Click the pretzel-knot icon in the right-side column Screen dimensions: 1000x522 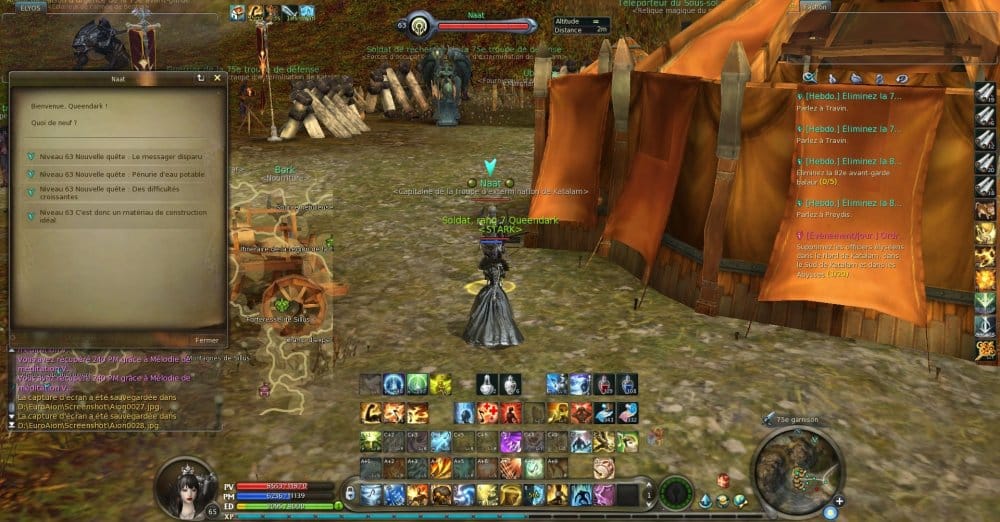[x=986, y=347]
